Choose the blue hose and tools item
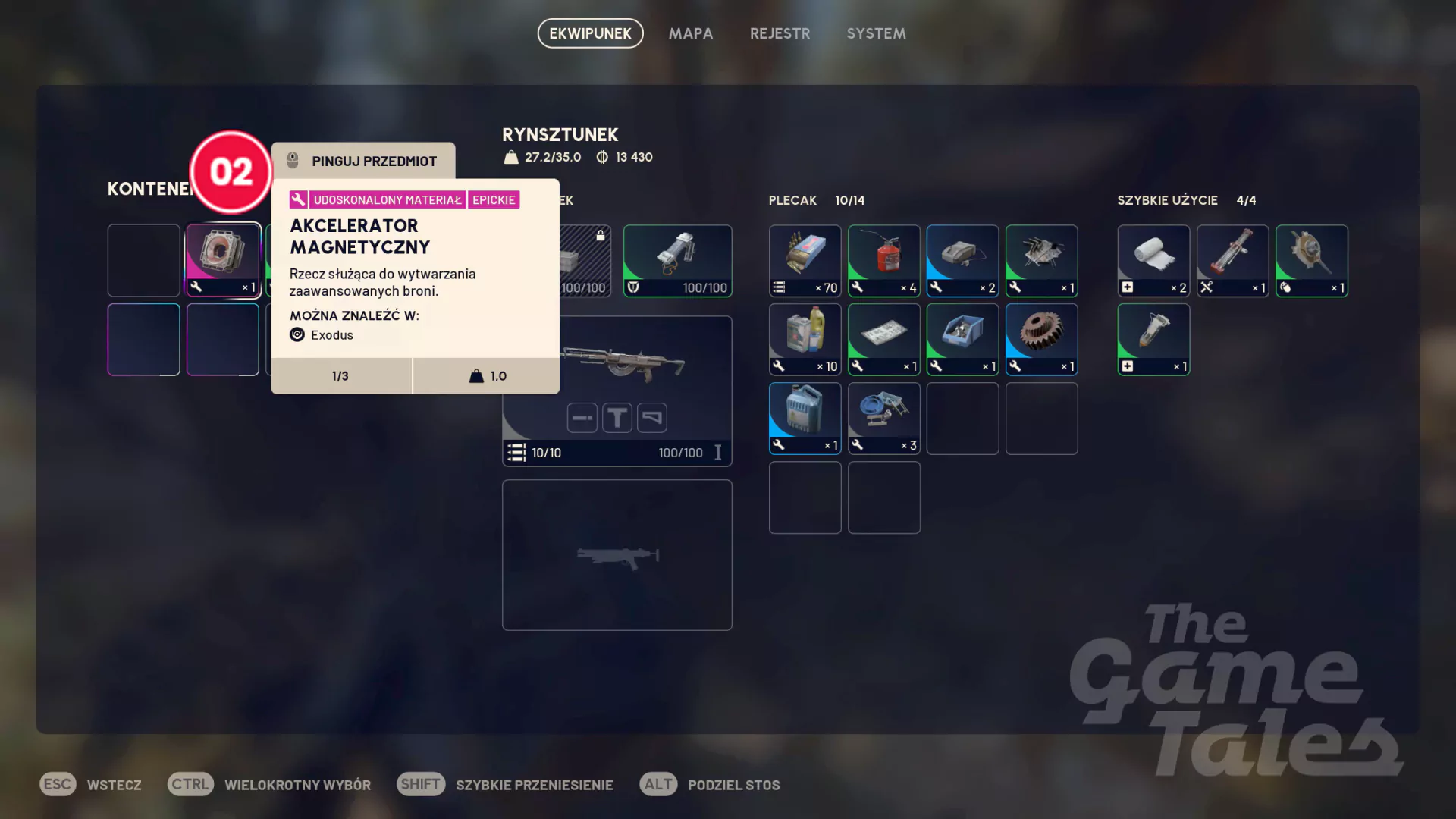The height and width of the screenshot is (819, 1456). click(x=883, y=418)
